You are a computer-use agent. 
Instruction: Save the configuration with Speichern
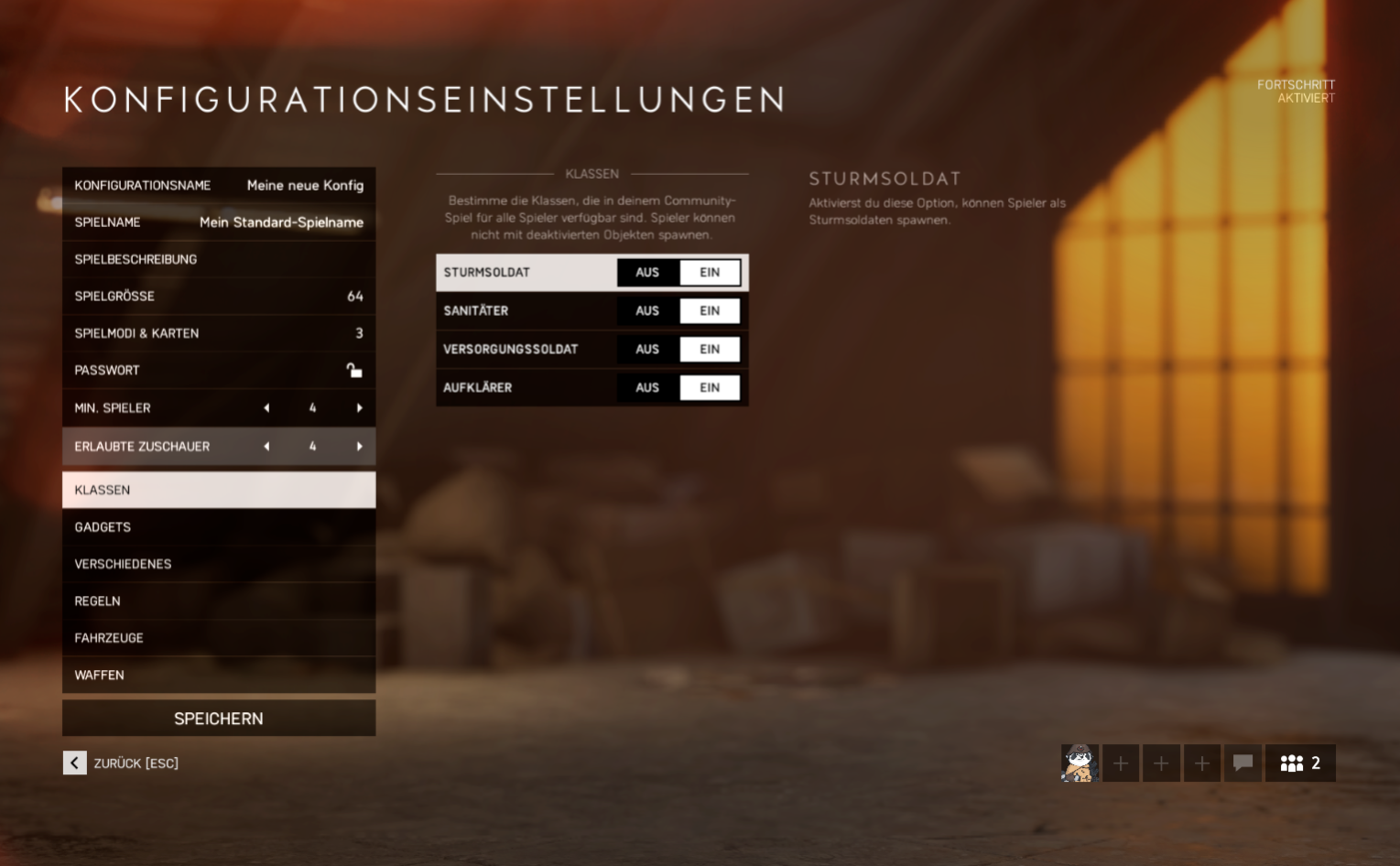pyautogui.click(x=218, y=719)
